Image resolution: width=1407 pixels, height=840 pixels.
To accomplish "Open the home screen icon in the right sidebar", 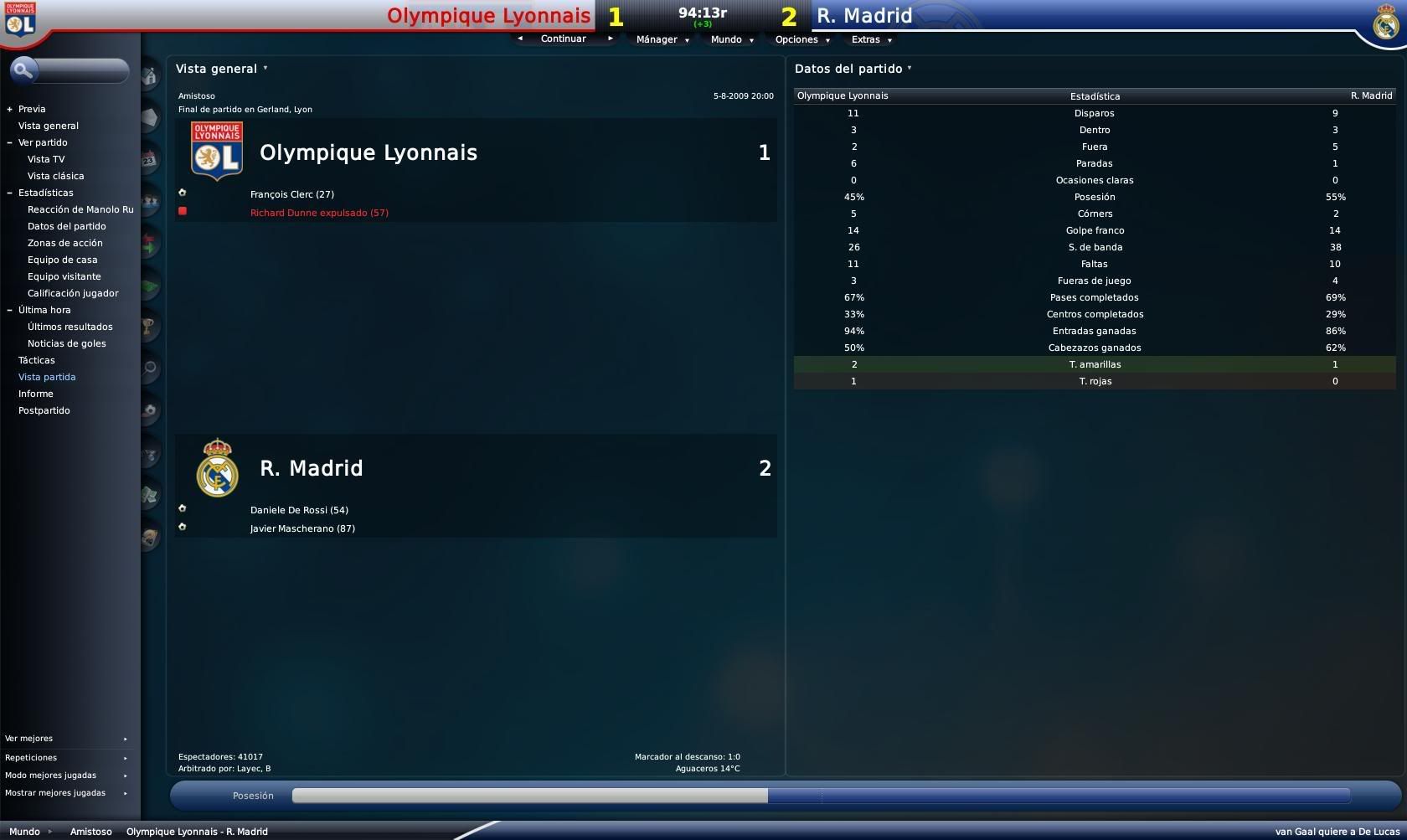I will point(149,75).
